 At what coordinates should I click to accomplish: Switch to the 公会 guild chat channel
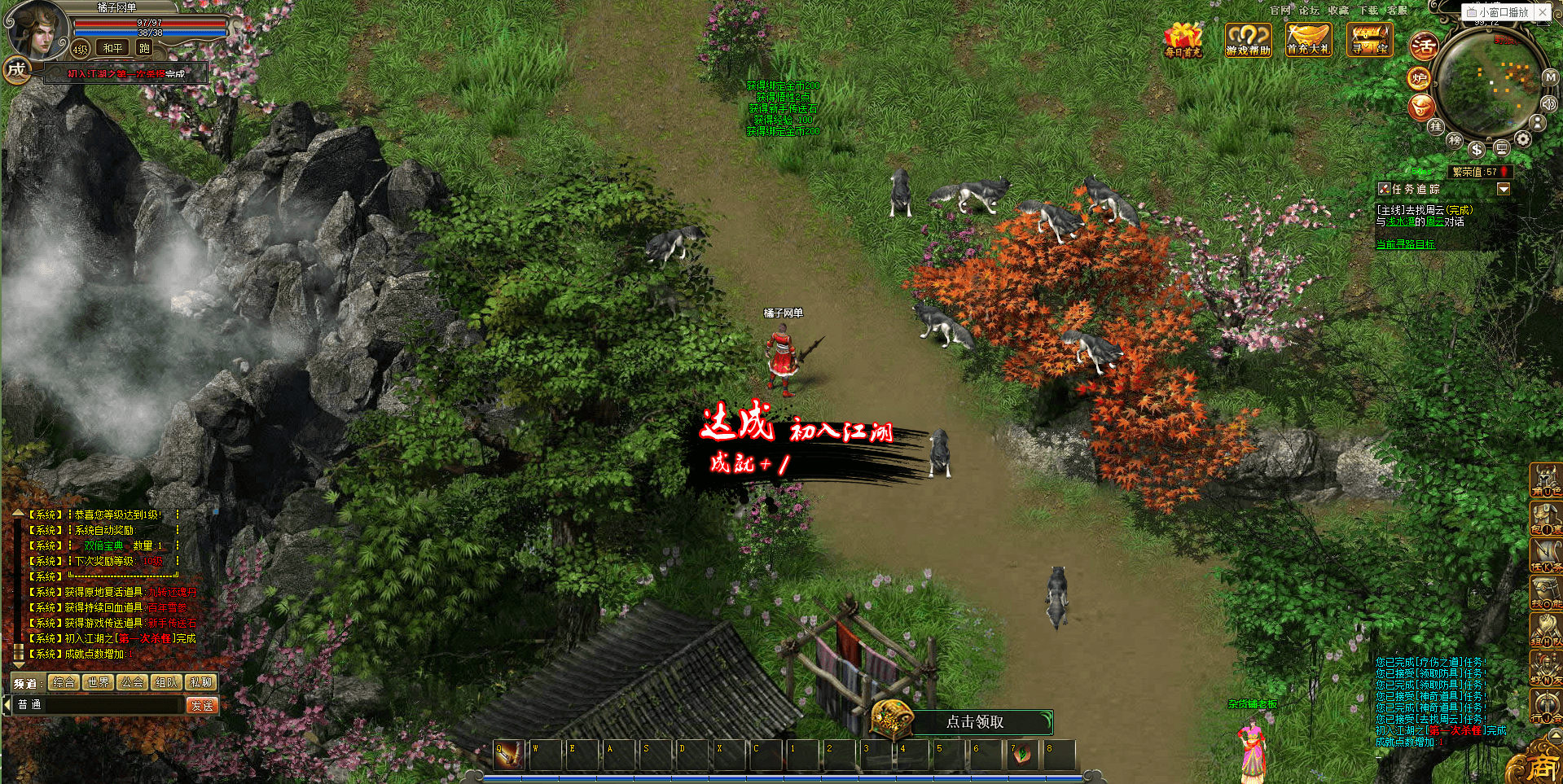pyautogui.click(x=132, y=682)
